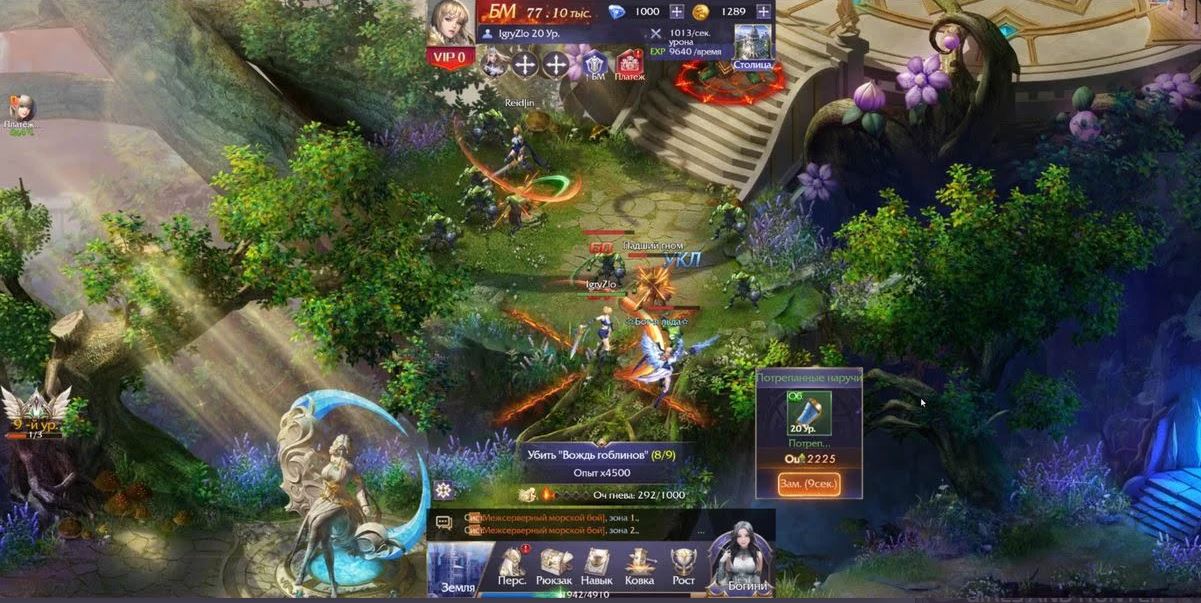Screen dimensions: 1201x603
Task: Open the Навык skills menu
Action: pos(598,568)
